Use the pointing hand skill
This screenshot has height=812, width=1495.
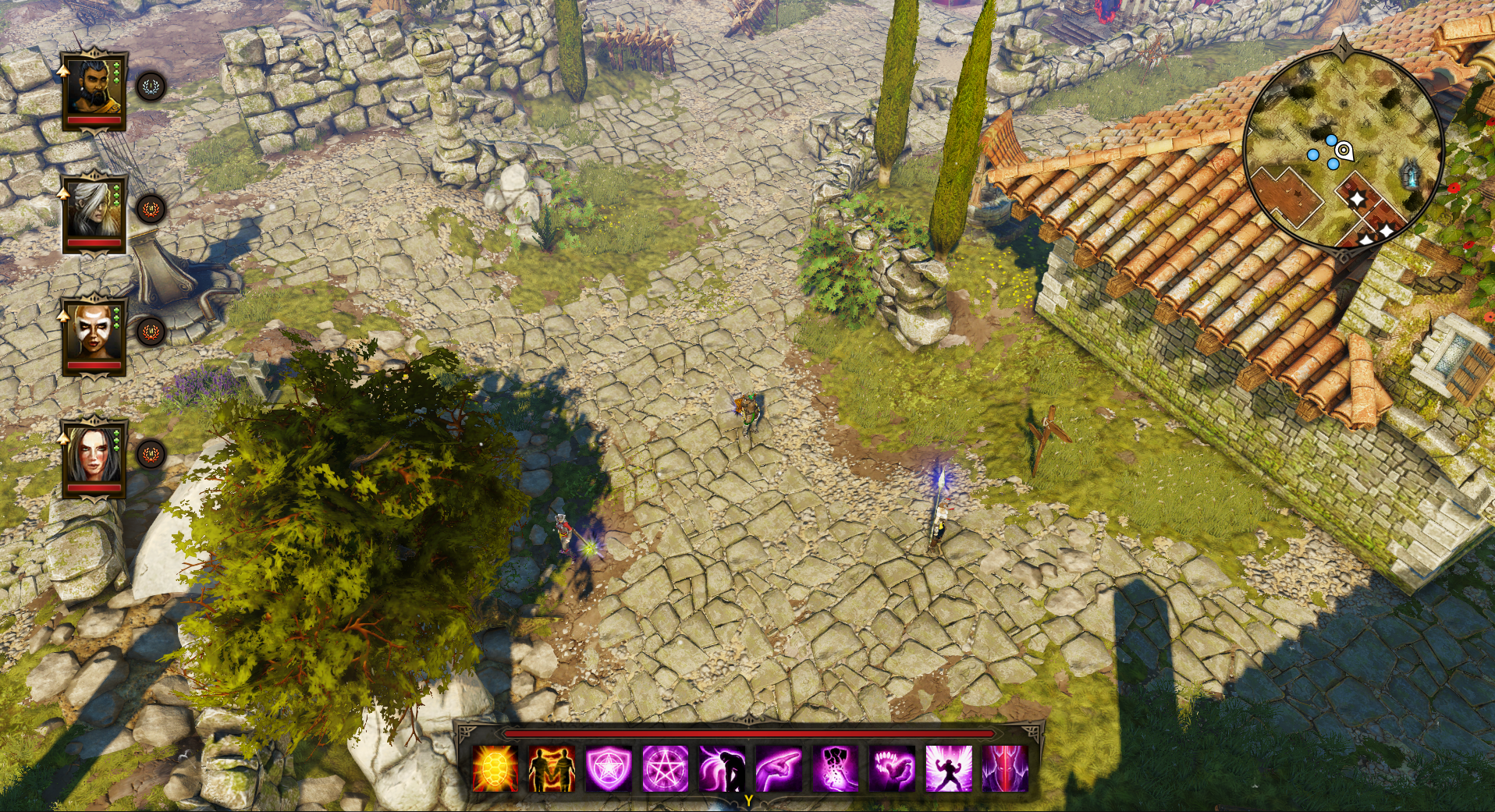(779, 768)
